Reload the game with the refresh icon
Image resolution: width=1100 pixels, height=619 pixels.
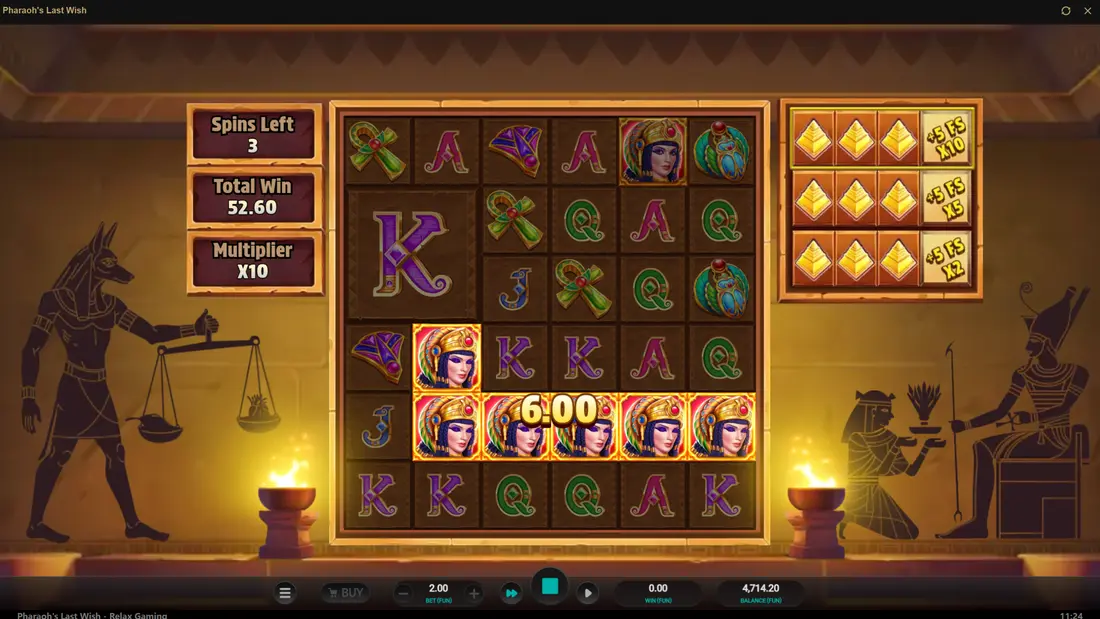click(x=1066, y=11)
